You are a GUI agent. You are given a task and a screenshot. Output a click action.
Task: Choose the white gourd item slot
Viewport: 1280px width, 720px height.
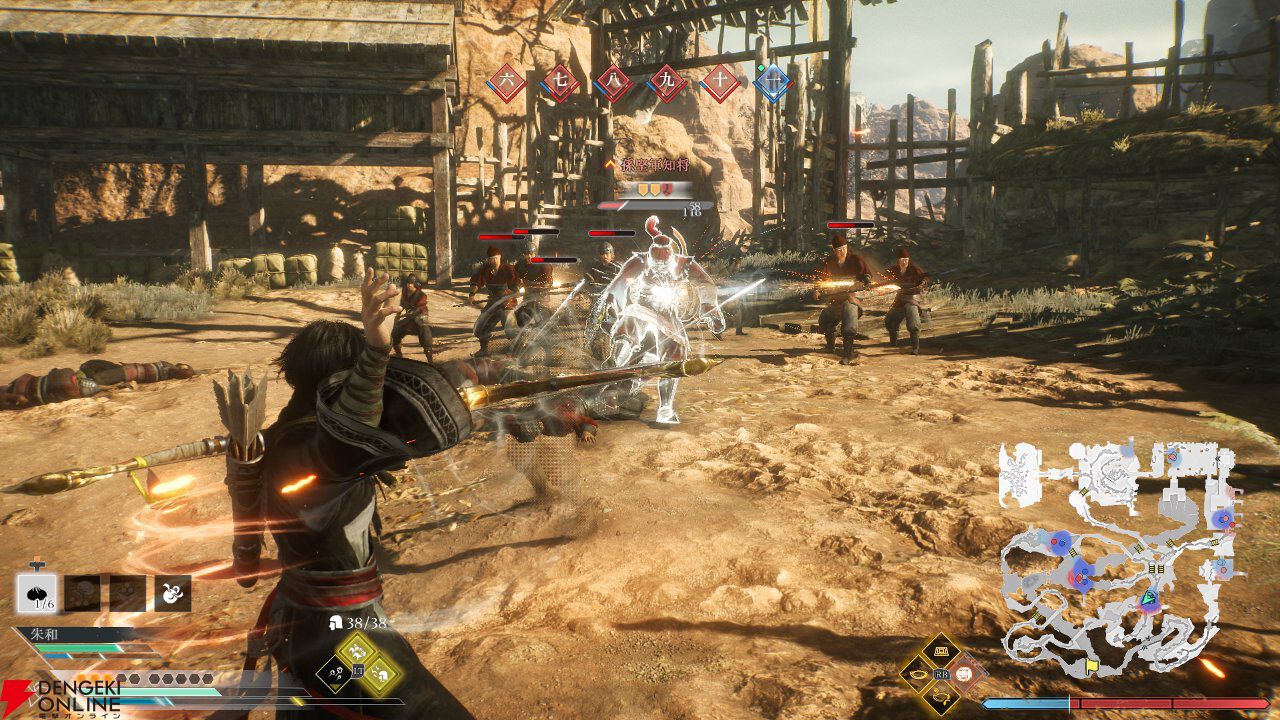pos(172,593)
